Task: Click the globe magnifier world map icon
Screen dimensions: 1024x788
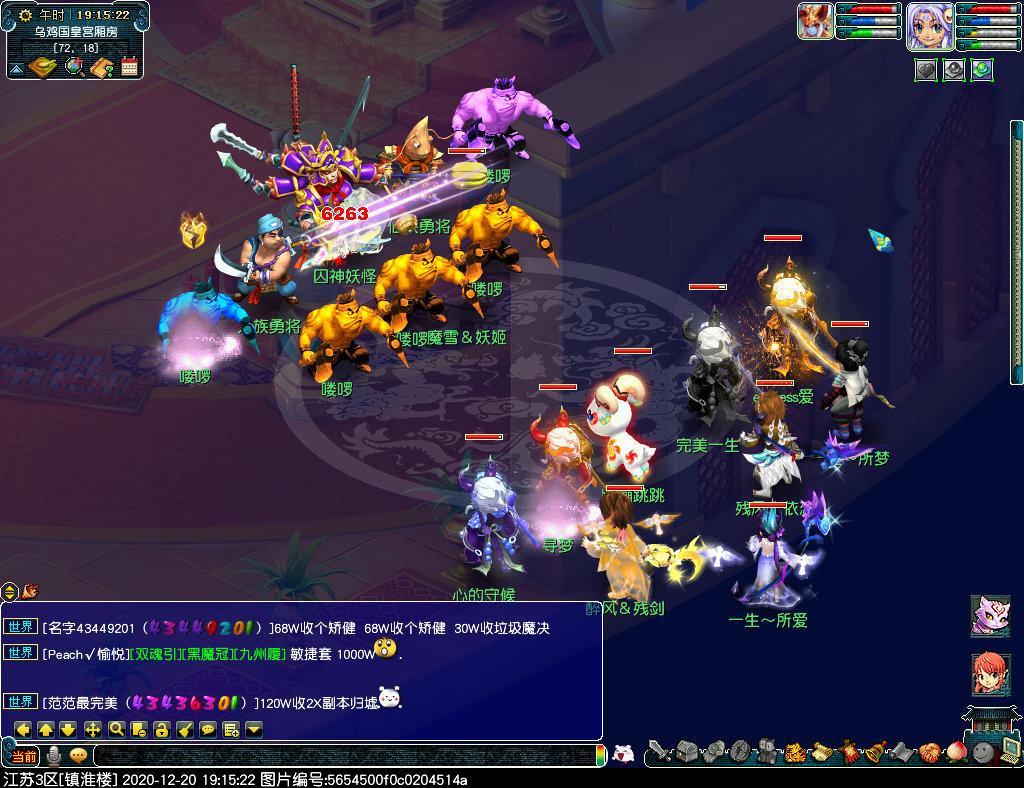Action: click(73, 67)
